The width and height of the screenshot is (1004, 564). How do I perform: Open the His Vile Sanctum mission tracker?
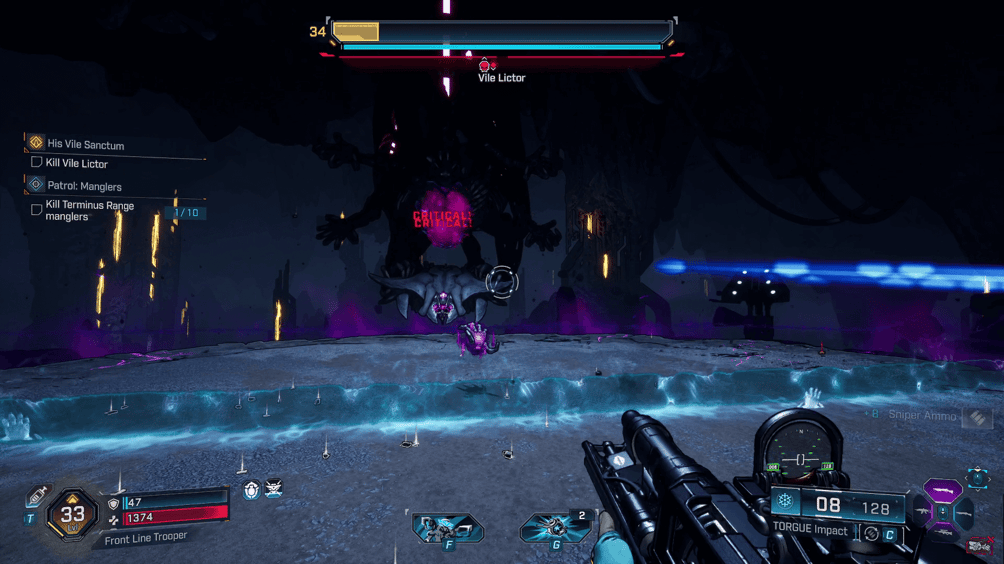pos(85,144)
